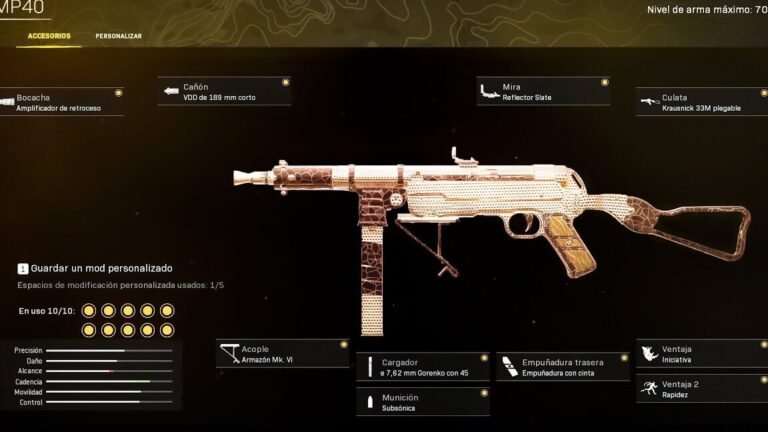This screenshot has width=768, height=432.
Task: Open the Empuñadura trasera slot
Action: point(562,367)
